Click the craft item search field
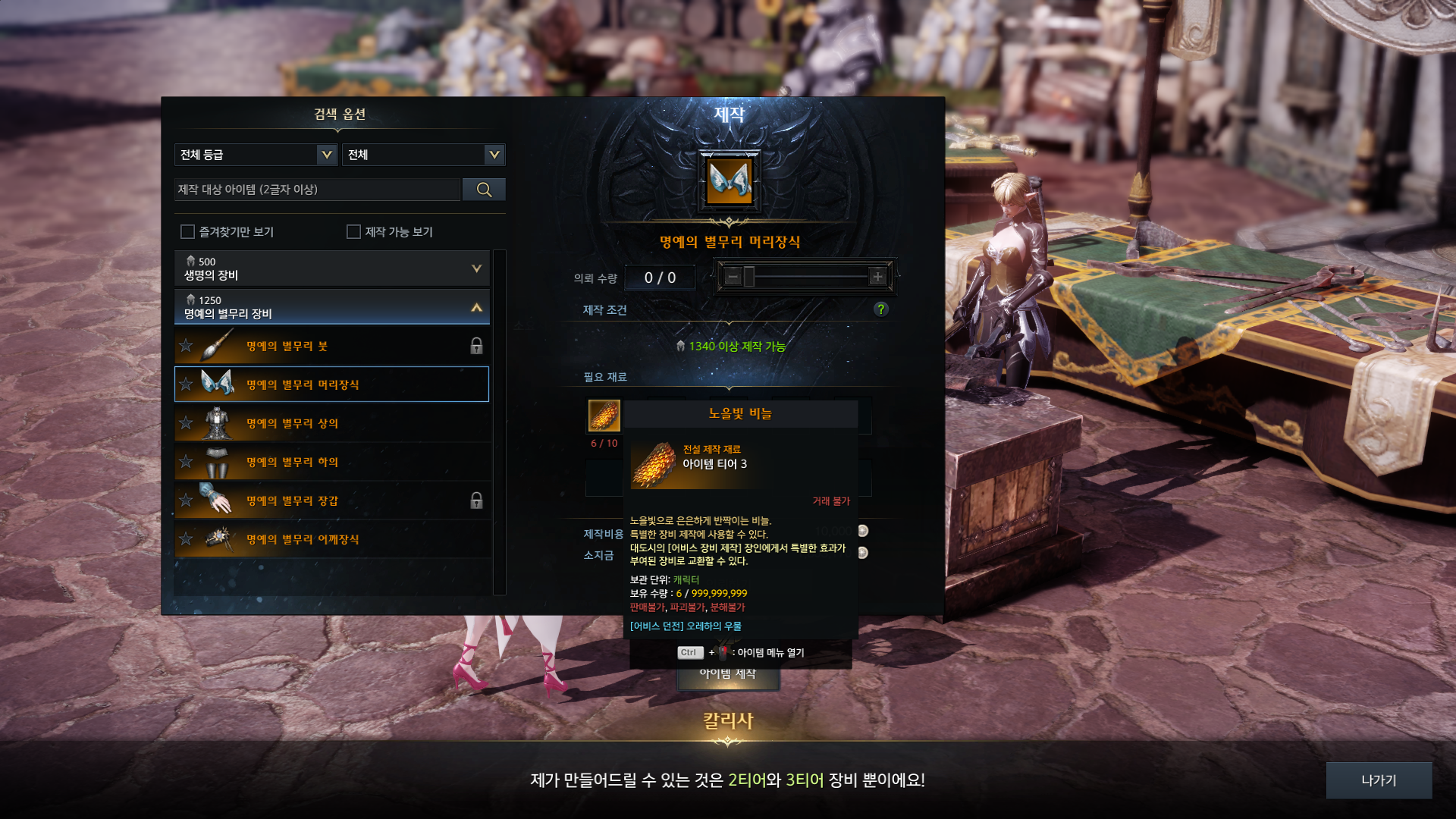This screenshot has width=1456, height=819. pyautogui.click(x=317, y=190)
